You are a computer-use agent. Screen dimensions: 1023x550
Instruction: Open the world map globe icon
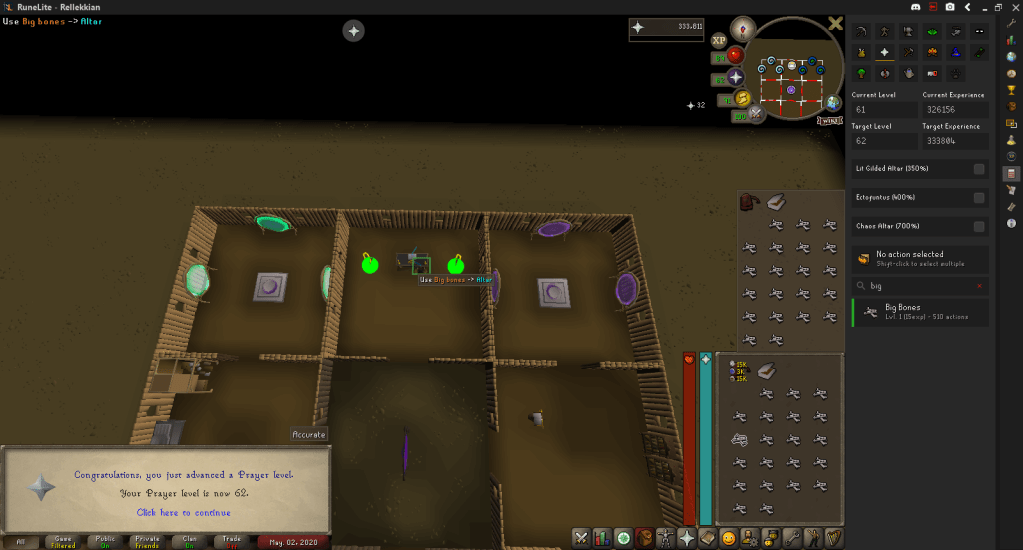click(833, 103)
